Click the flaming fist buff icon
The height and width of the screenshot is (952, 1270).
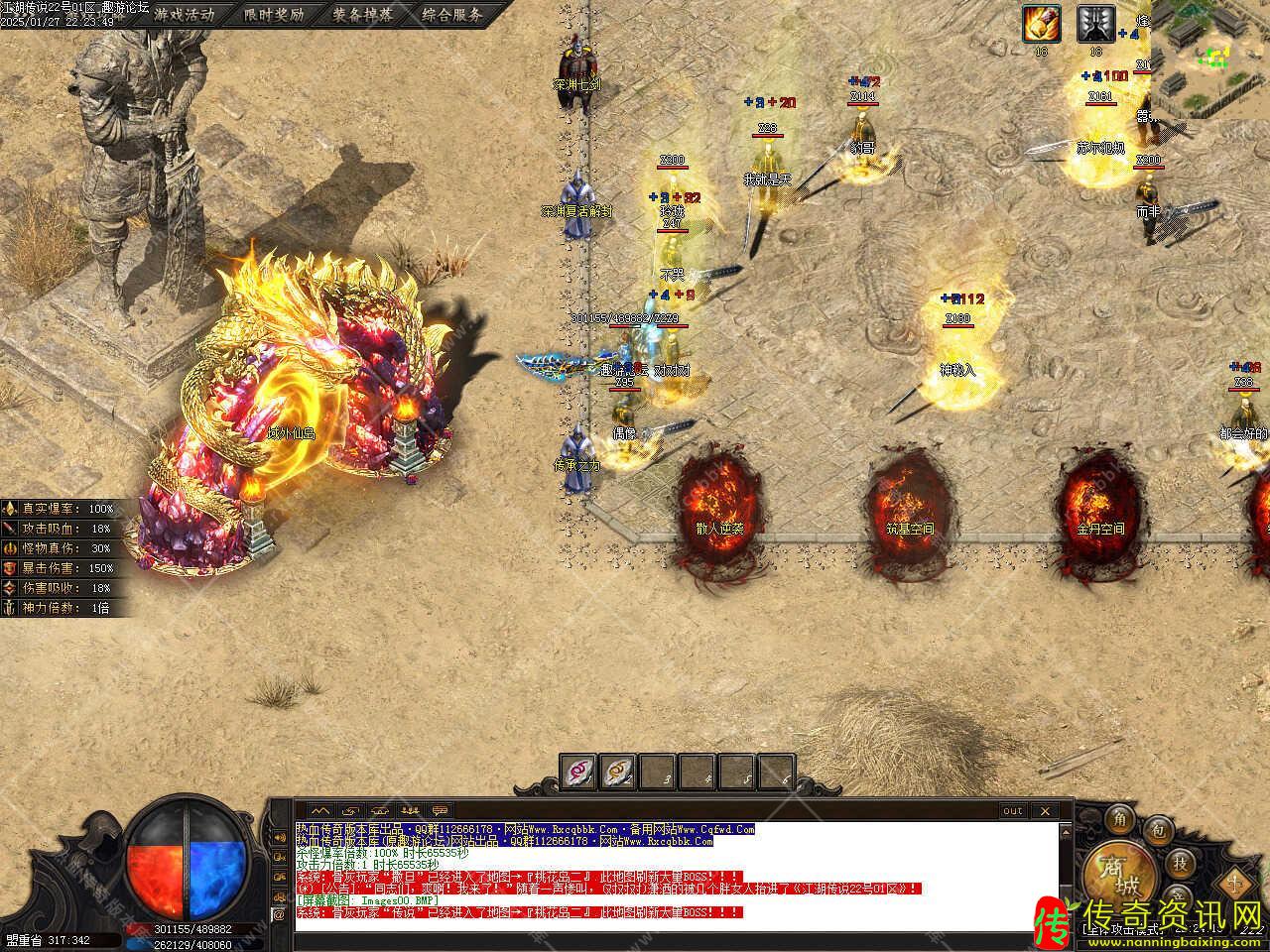[1041, 24]
